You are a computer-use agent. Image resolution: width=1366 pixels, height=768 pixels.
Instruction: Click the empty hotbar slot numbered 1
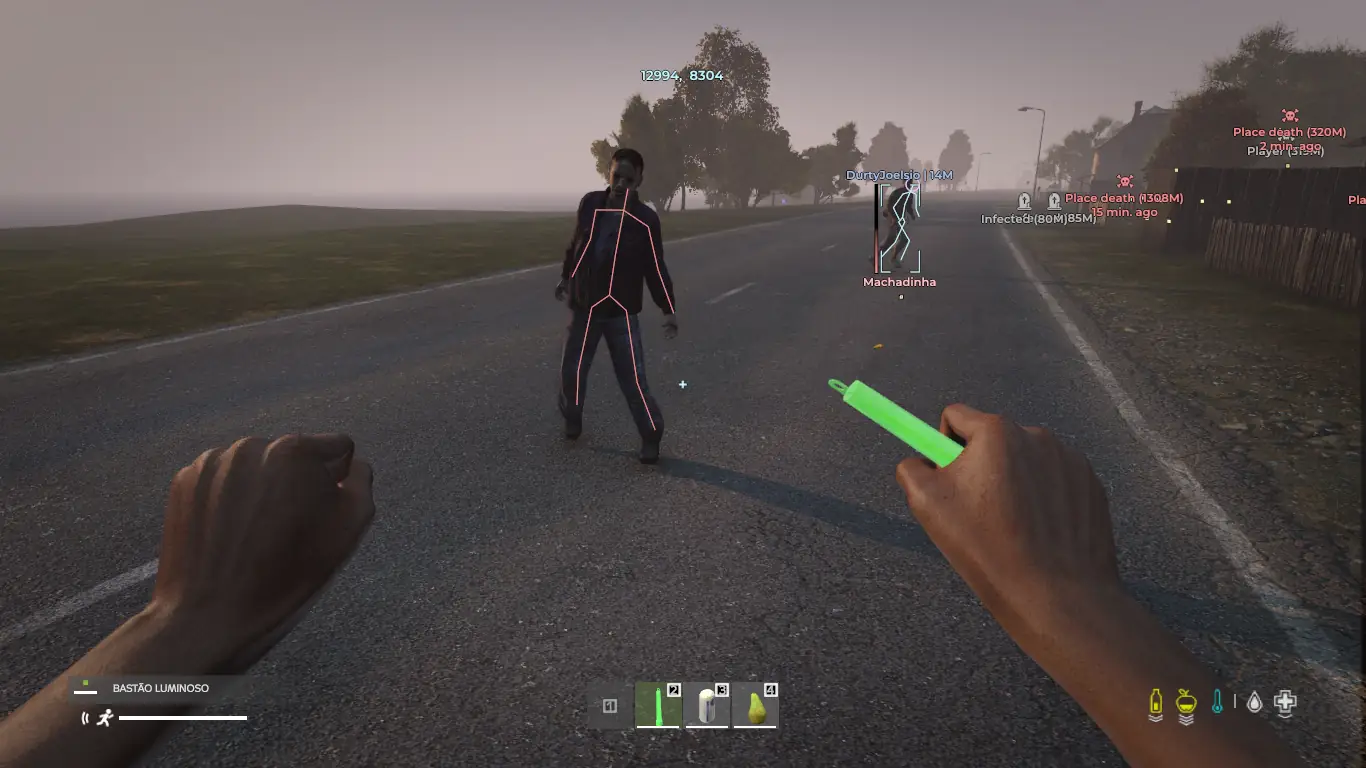tap(610, 706)
